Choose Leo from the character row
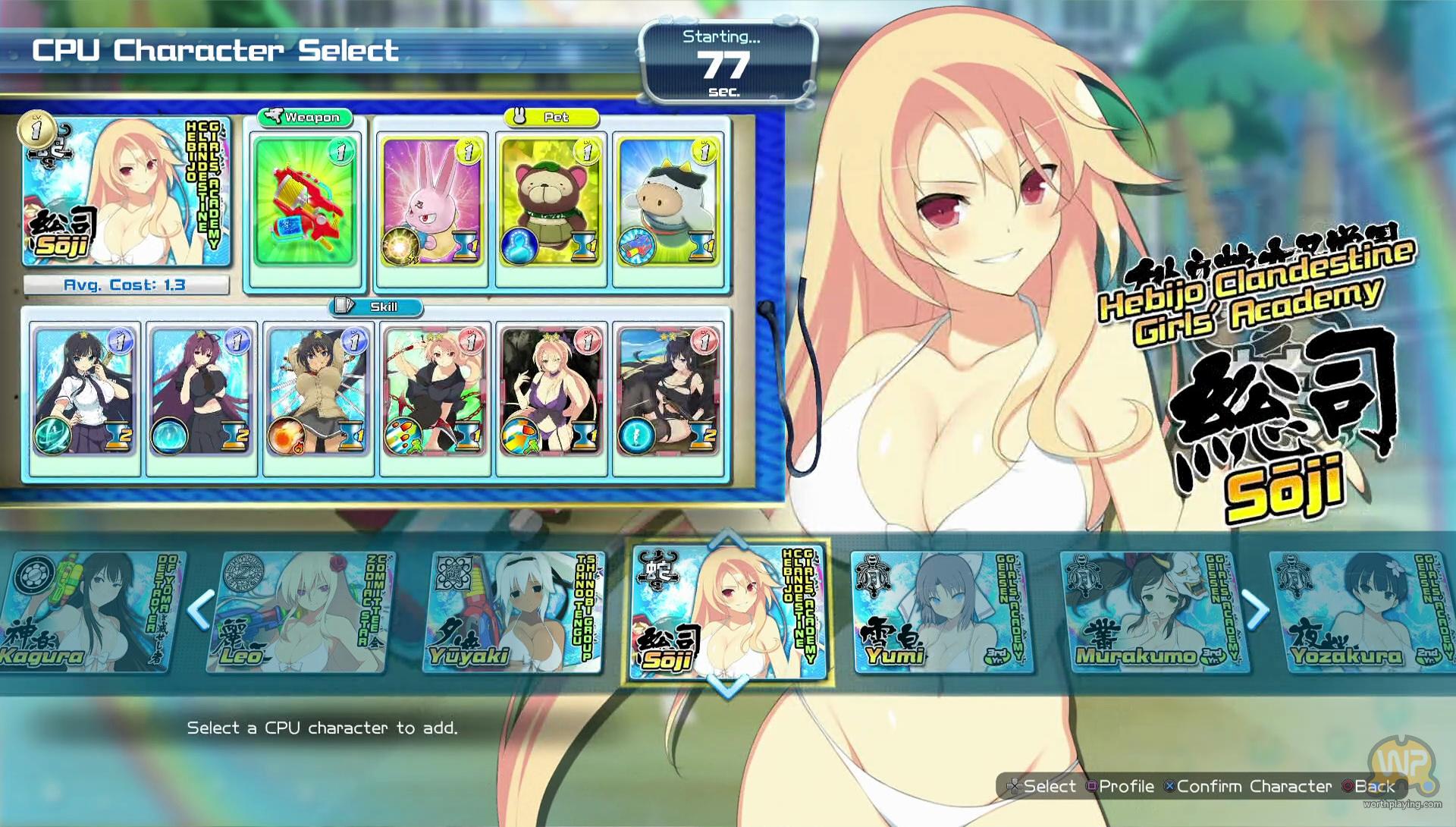Screen dimensions: 1456x827 pos(297,613)
